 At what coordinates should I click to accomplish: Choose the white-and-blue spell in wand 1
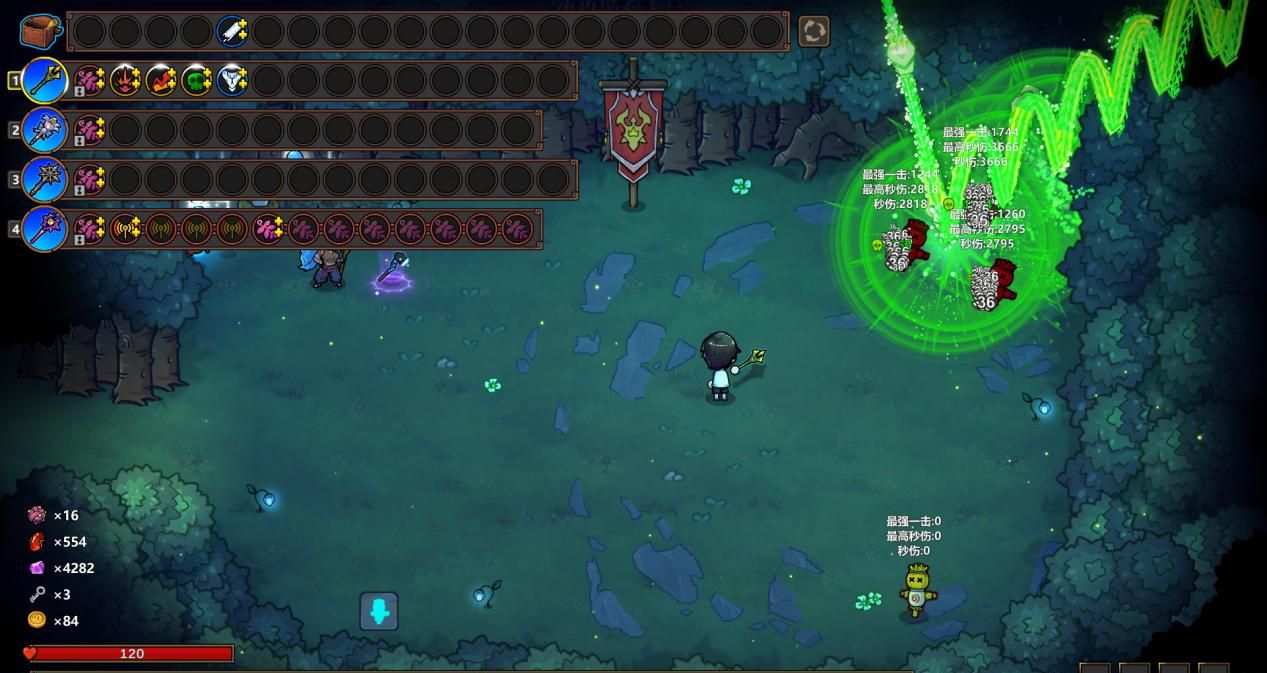(x=232, y=80)
